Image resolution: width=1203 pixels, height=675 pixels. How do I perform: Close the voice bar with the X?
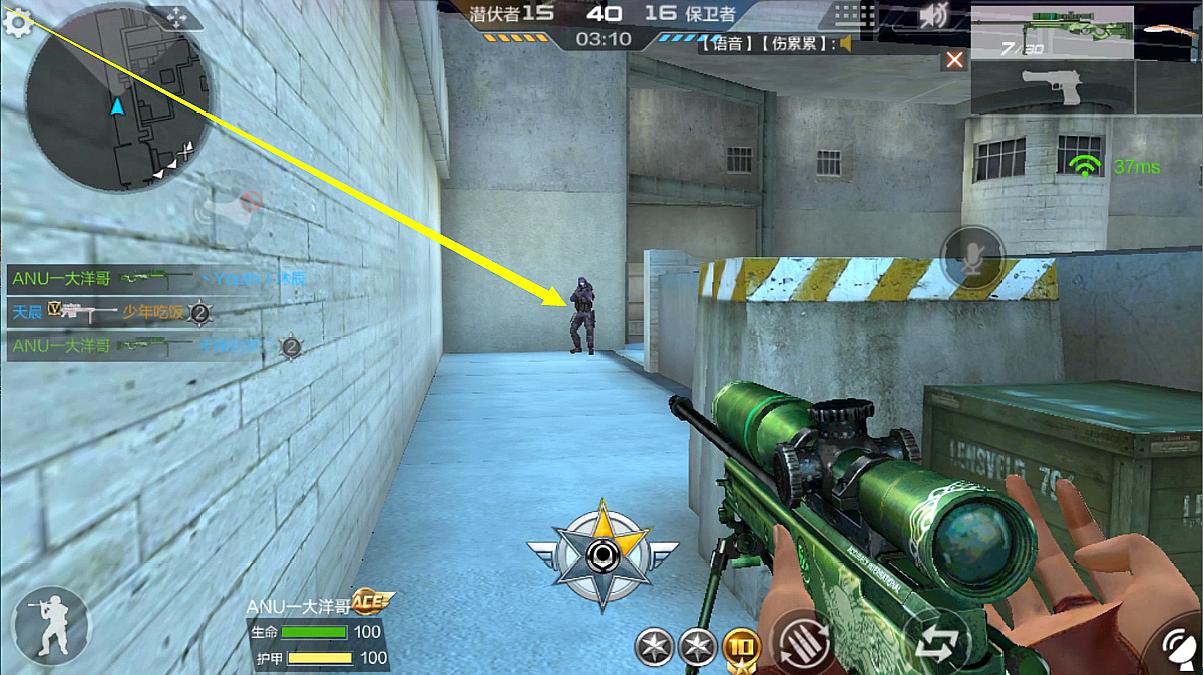pyautogui.click(x=954, y=60)
